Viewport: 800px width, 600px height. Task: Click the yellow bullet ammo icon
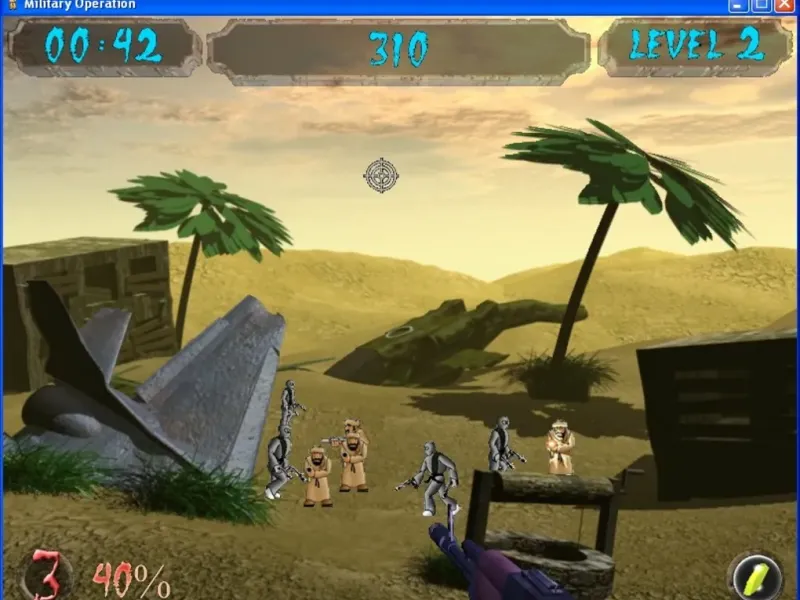(757, 577)
